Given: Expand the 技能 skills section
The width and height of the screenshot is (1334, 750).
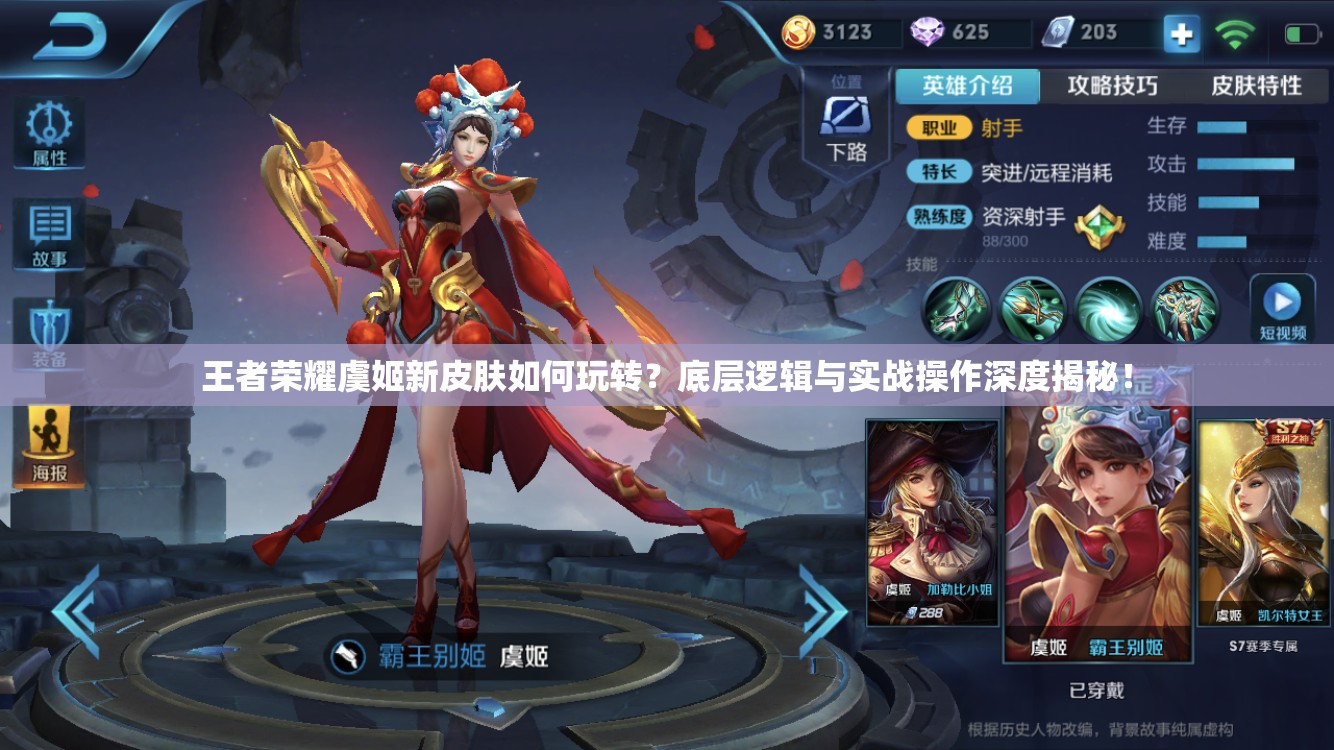Looking at the screenshot, I should click(x=920, y=263).
